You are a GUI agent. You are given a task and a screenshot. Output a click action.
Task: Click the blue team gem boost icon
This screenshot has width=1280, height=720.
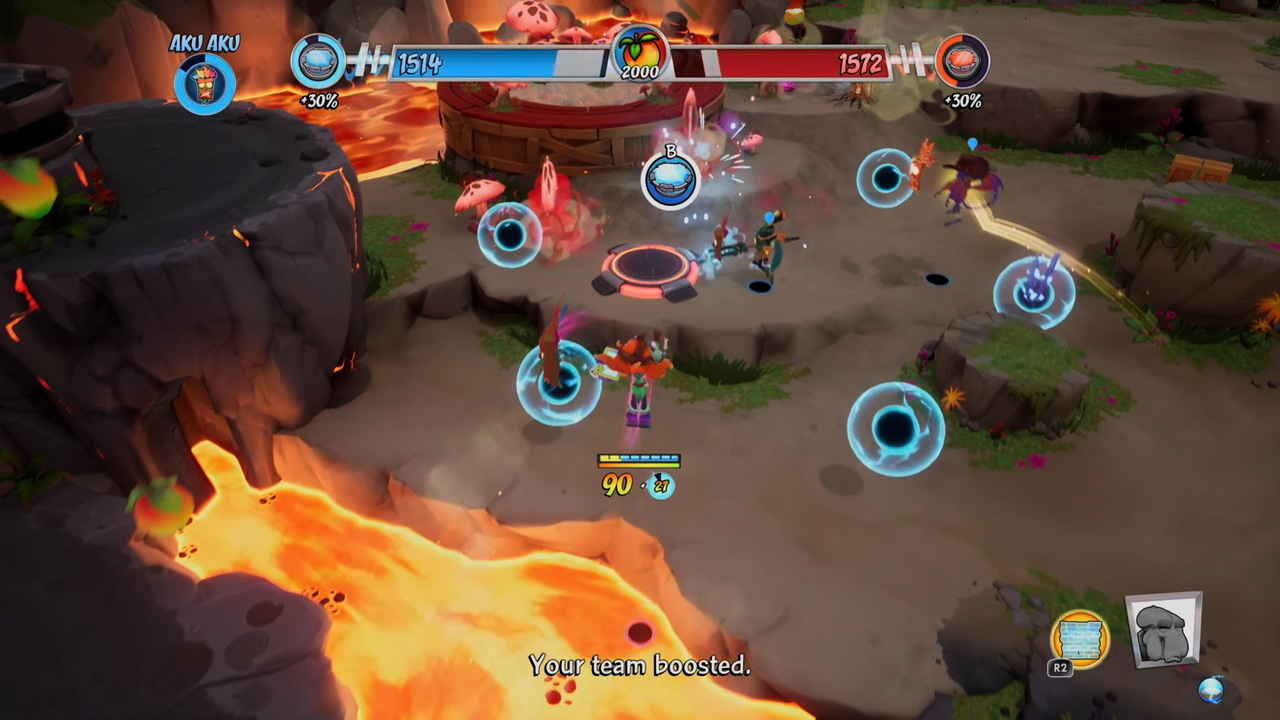tap(318, 62)
